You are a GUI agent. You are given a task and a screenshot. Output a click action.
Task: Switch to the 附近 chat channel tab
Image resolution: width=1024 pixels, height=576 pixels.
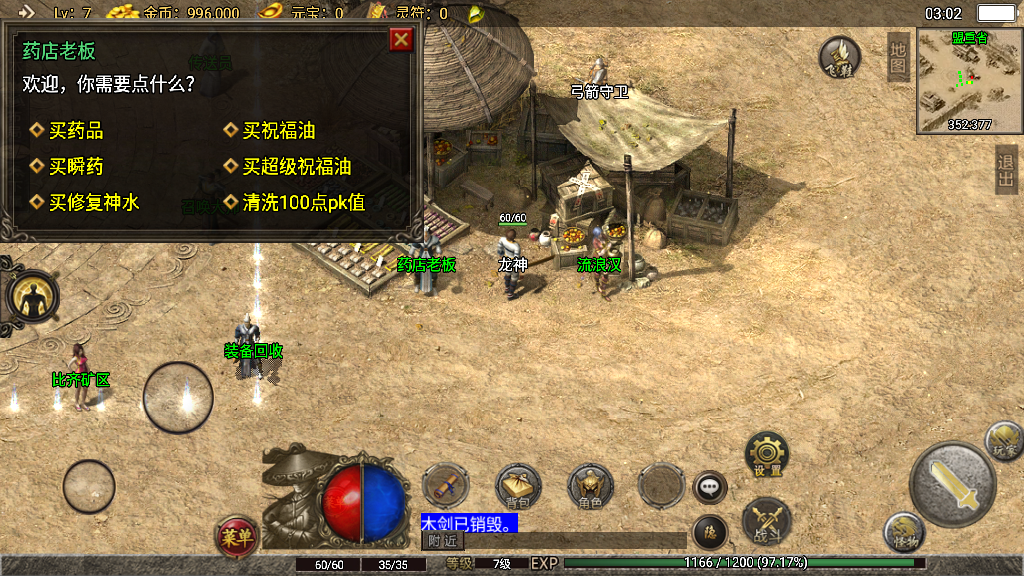click(442, 541)
